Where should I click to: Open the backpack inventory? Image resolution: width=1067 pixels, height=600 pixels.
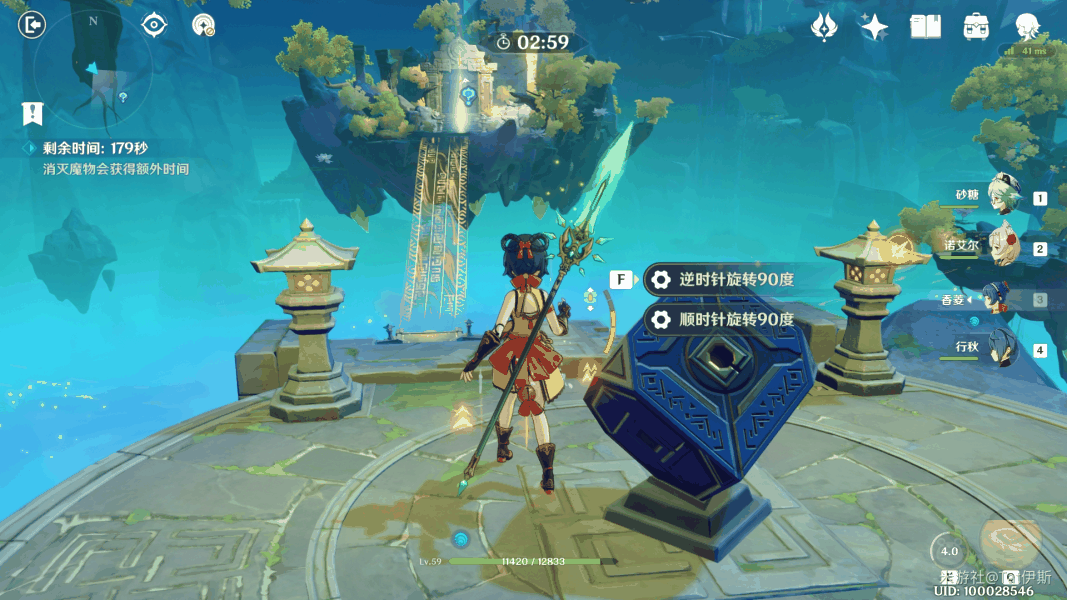[976, 27]
